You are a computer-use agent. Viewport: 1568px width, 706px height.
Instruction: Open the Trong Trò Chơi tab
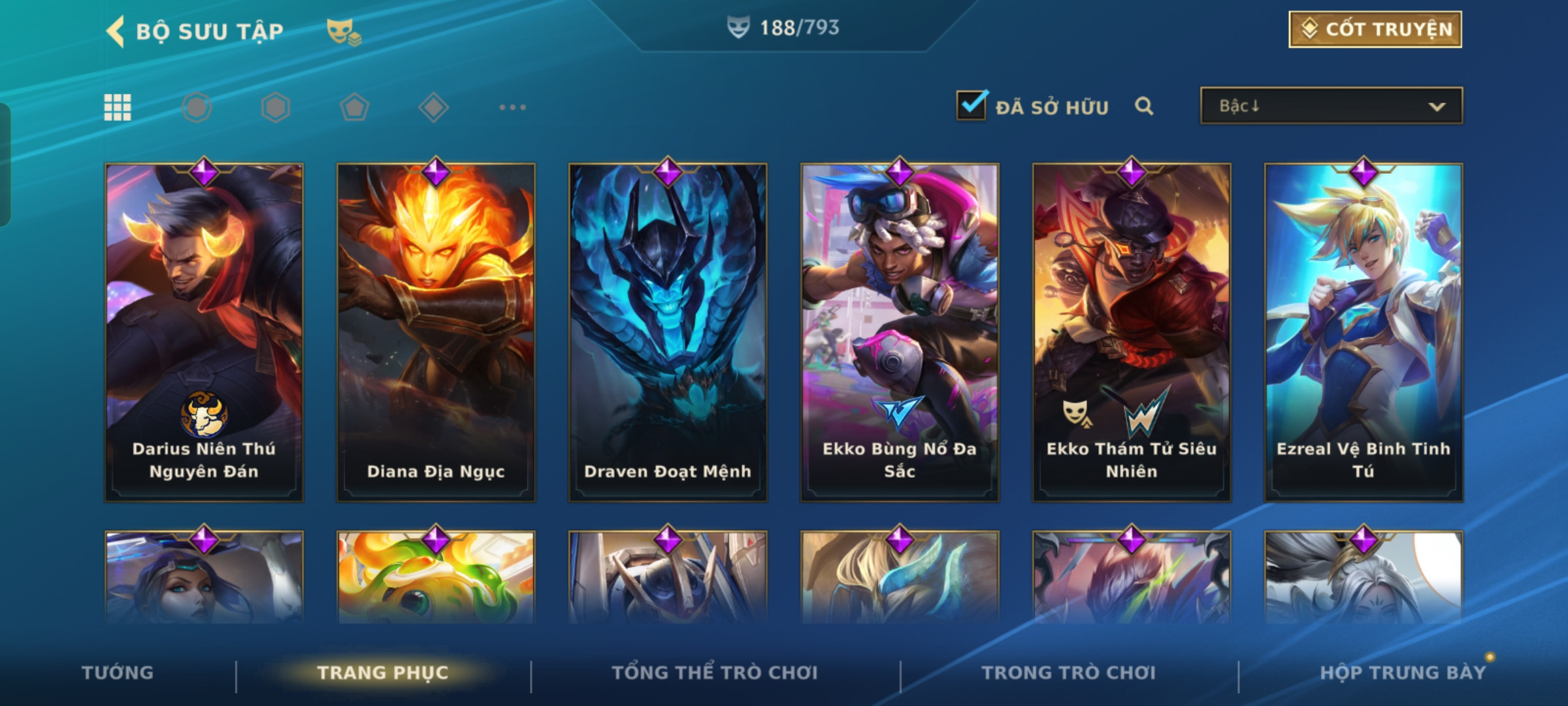coord(1069,673)
